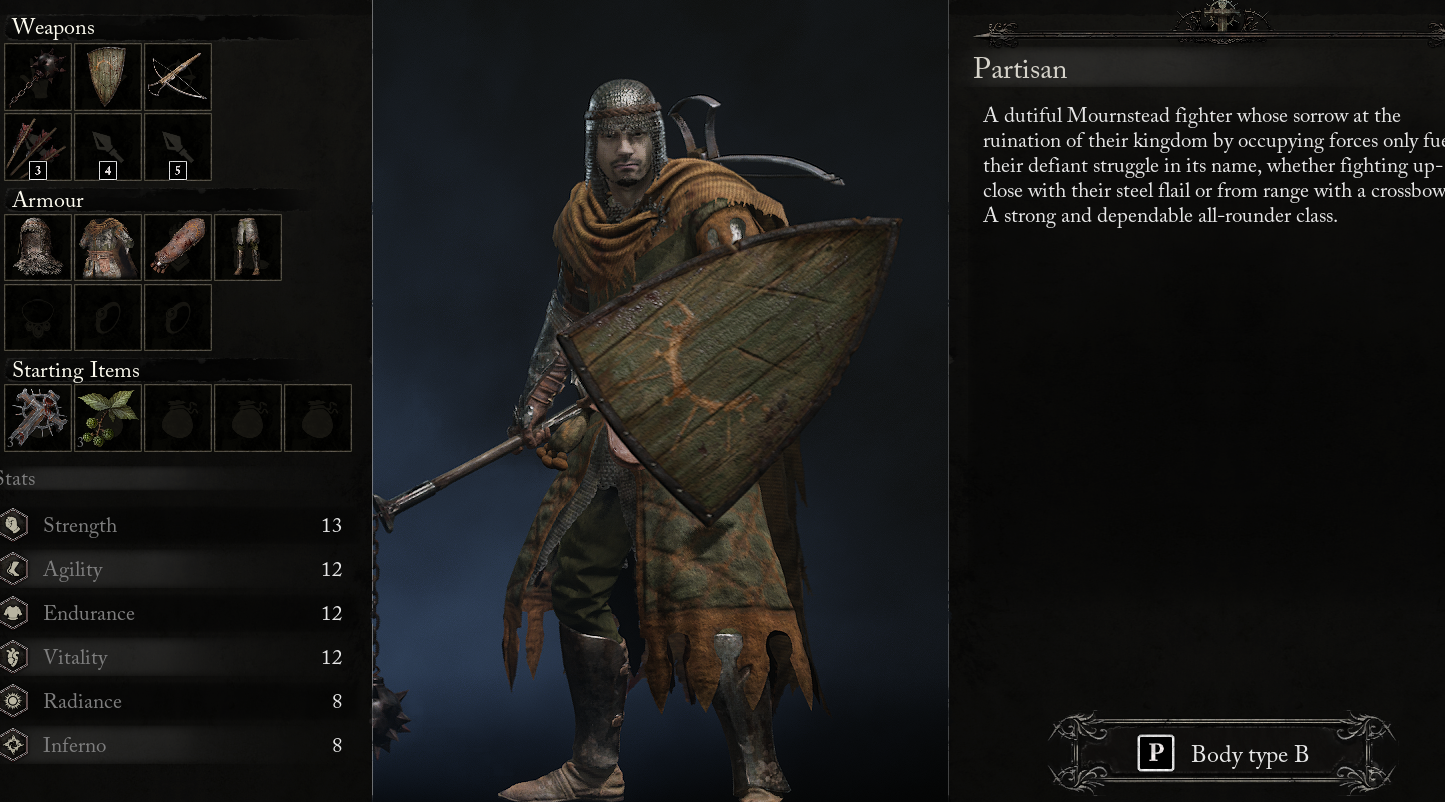Choose the wooden shield weapon slot
This screenshot has height=802, width=1445.
tap(107, 77)
